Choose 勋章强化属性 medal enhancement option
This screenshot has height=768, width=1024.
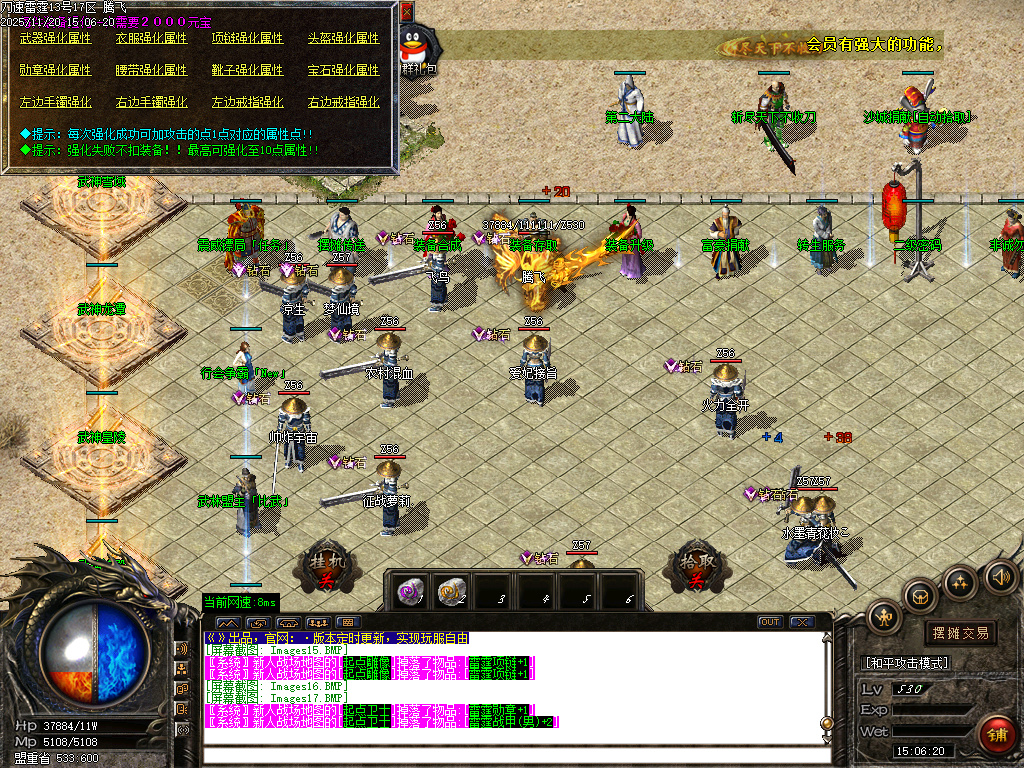[55, 70]
